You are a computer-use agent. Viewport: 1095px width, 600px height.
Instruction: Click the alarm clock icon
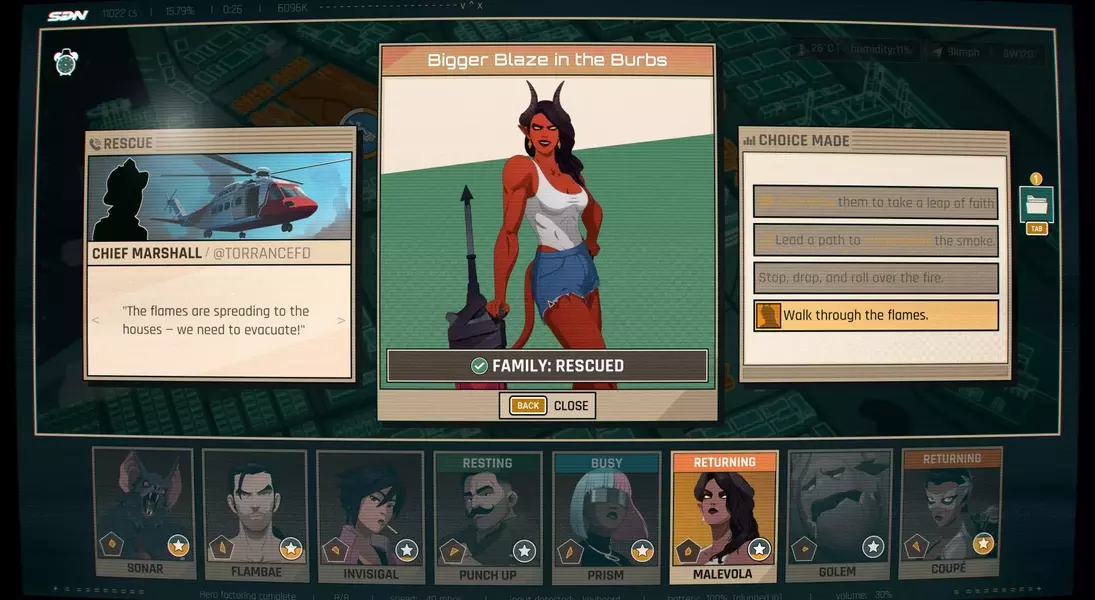66,62
